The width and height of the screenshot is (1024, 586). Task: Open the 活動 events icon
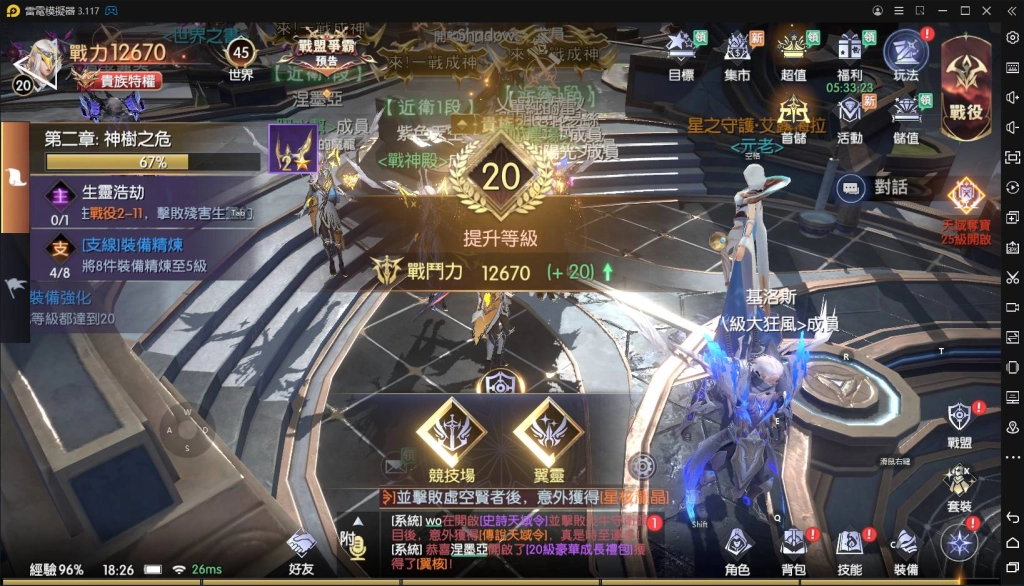pos(850,117)
